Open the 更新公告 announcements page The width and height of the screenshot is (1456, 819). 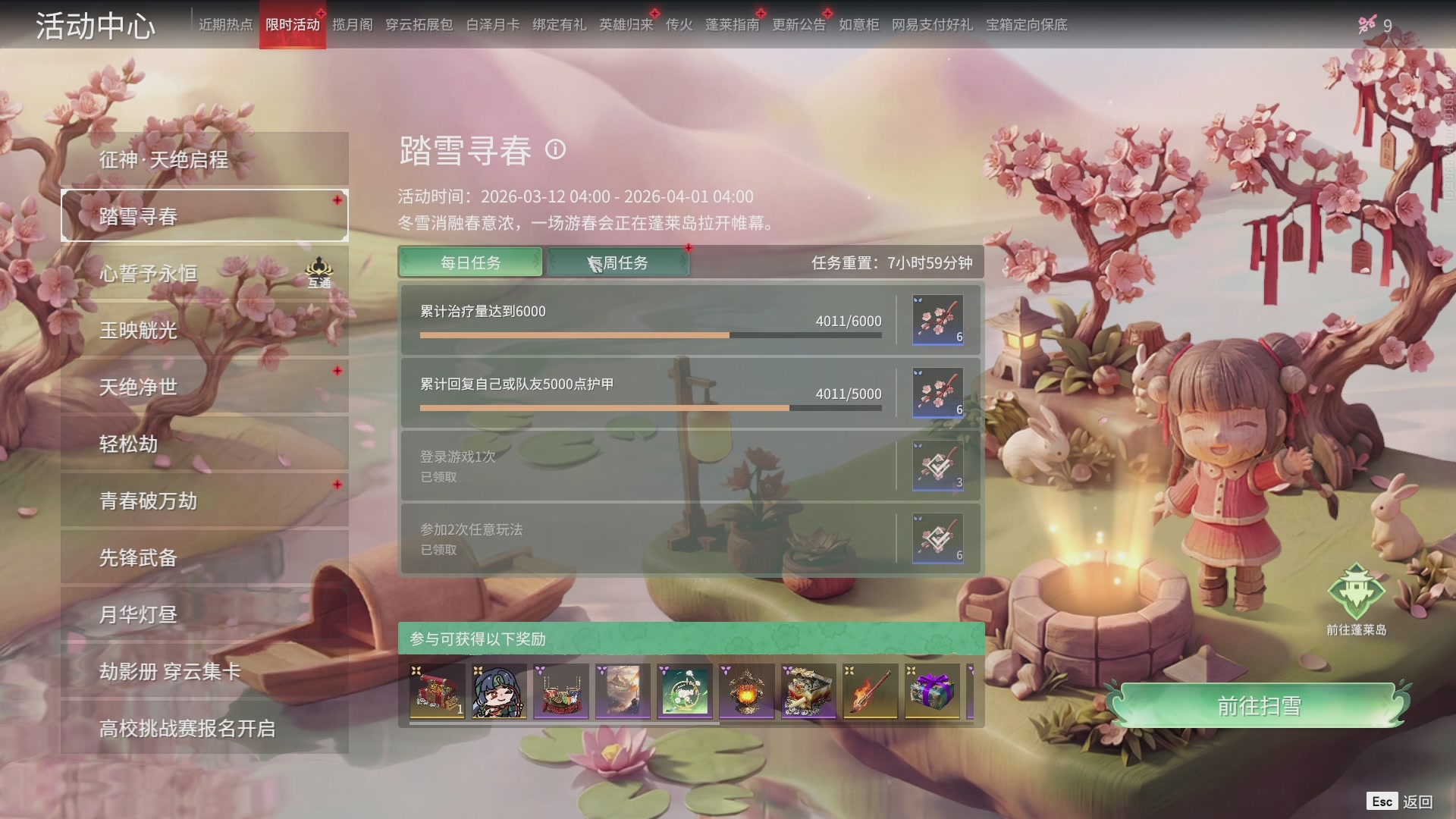pos(799,24)
